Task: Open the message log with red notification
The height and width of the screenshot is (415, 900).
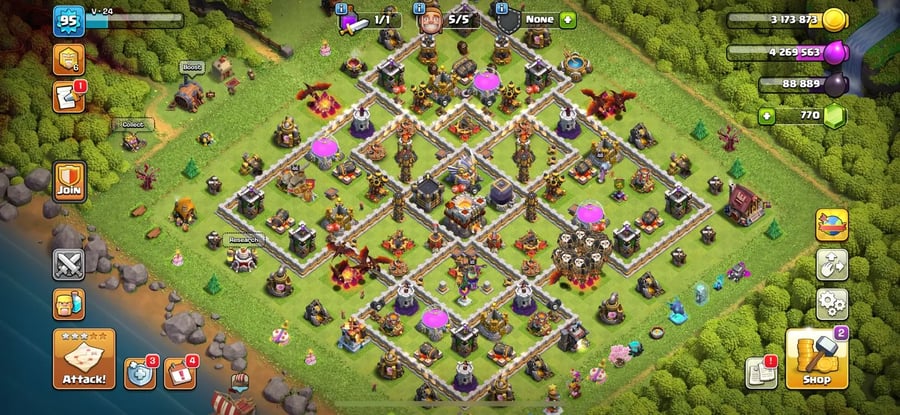Action: (x=68, y=97)
